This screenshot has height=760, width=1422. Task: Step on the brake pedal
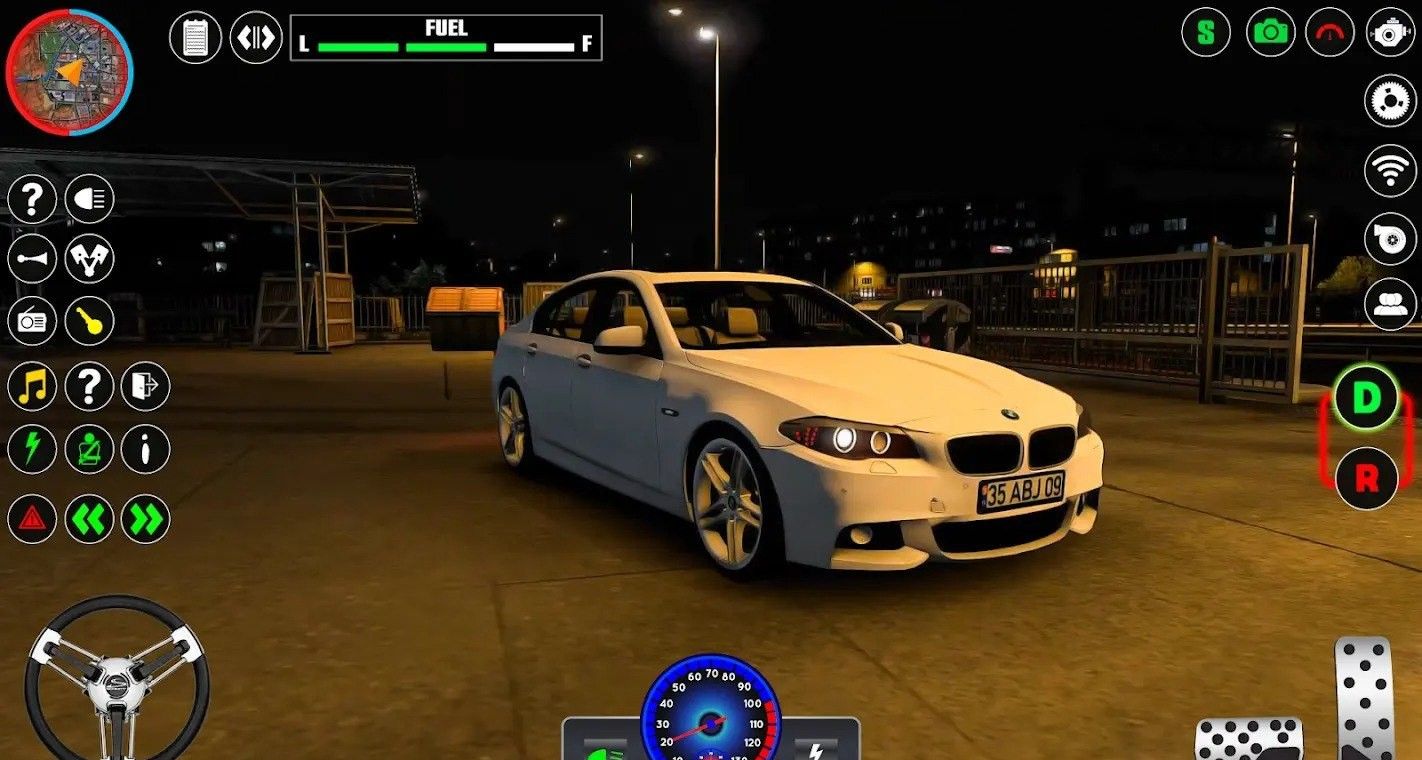click(x=1248, y=740)
